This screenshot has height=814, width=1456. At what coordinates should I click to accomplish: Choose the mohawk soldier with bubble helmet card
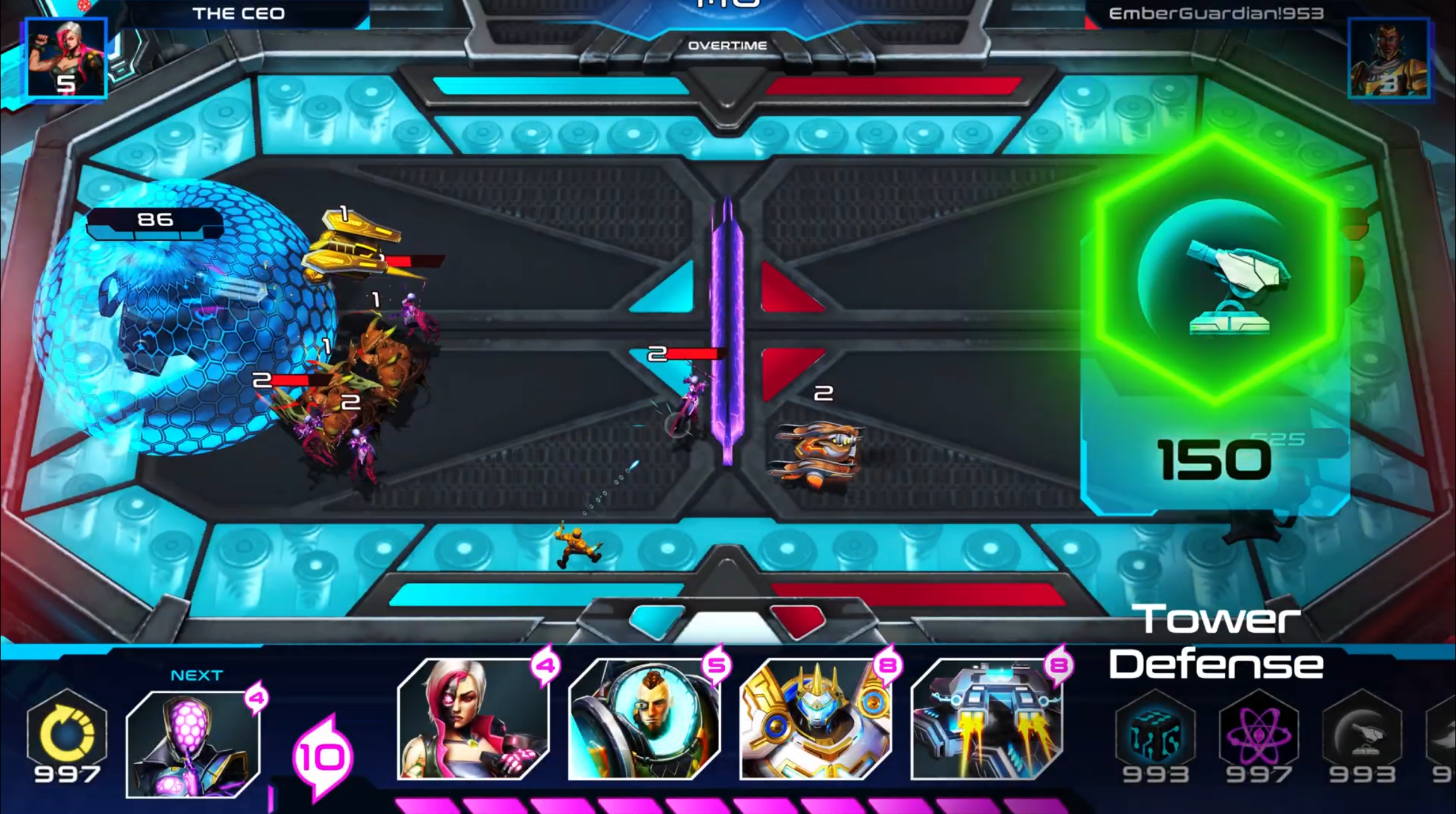tap(644, 719)
